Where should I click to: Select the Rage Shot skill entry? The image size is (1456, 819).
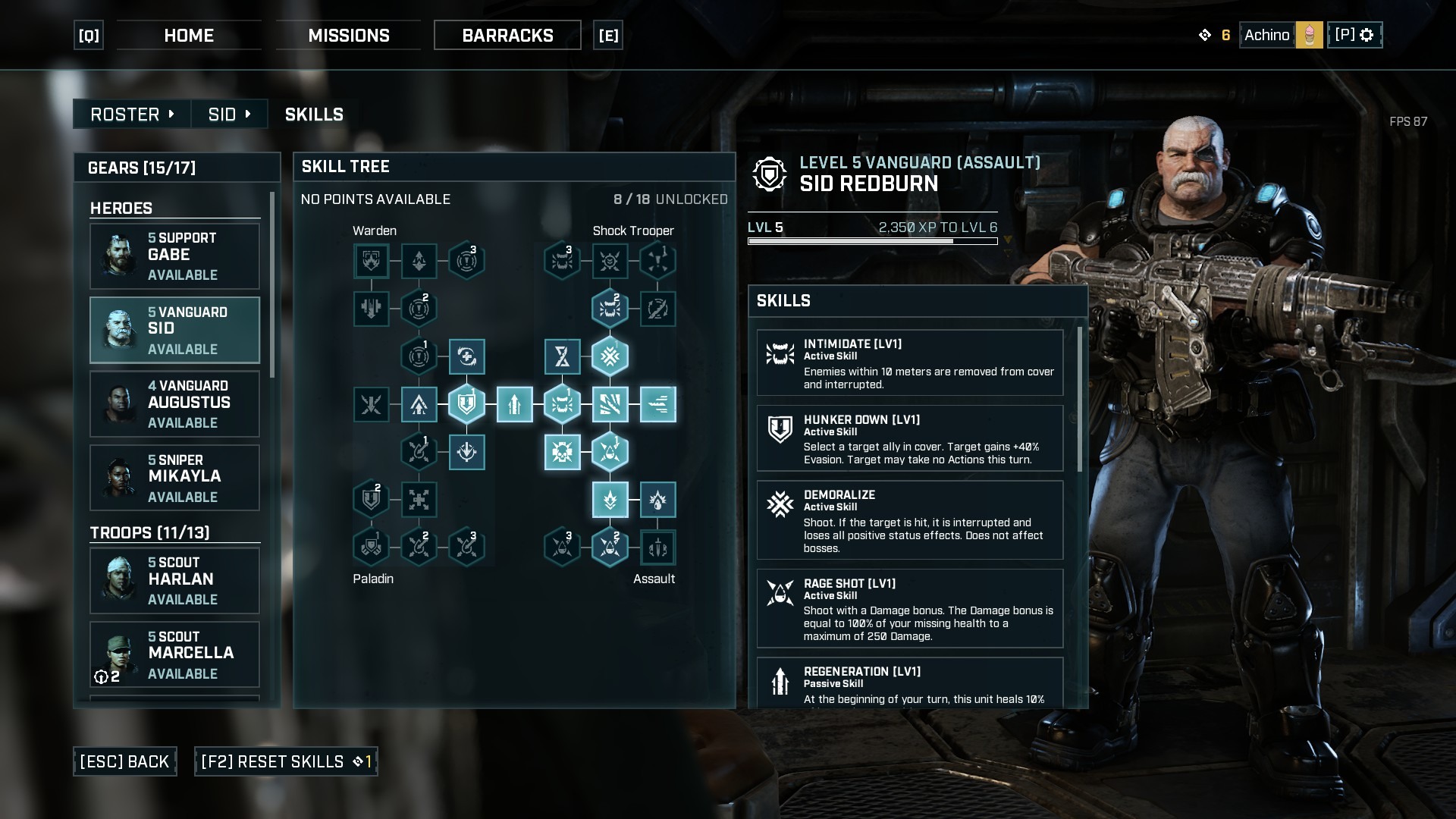click(910, 609)
